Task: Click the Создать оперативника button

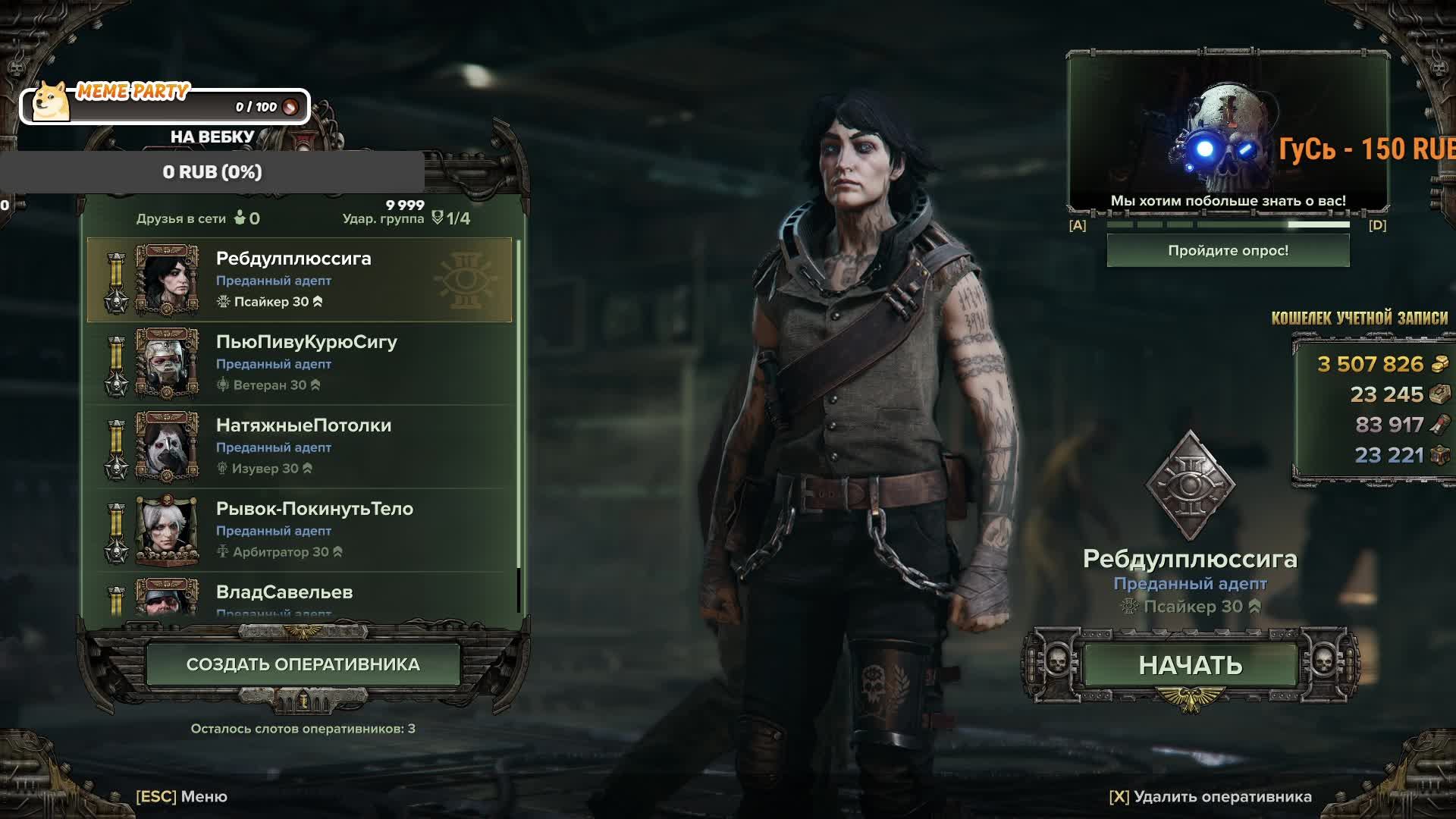Action: pyautogui.click(x=303, y=664)
